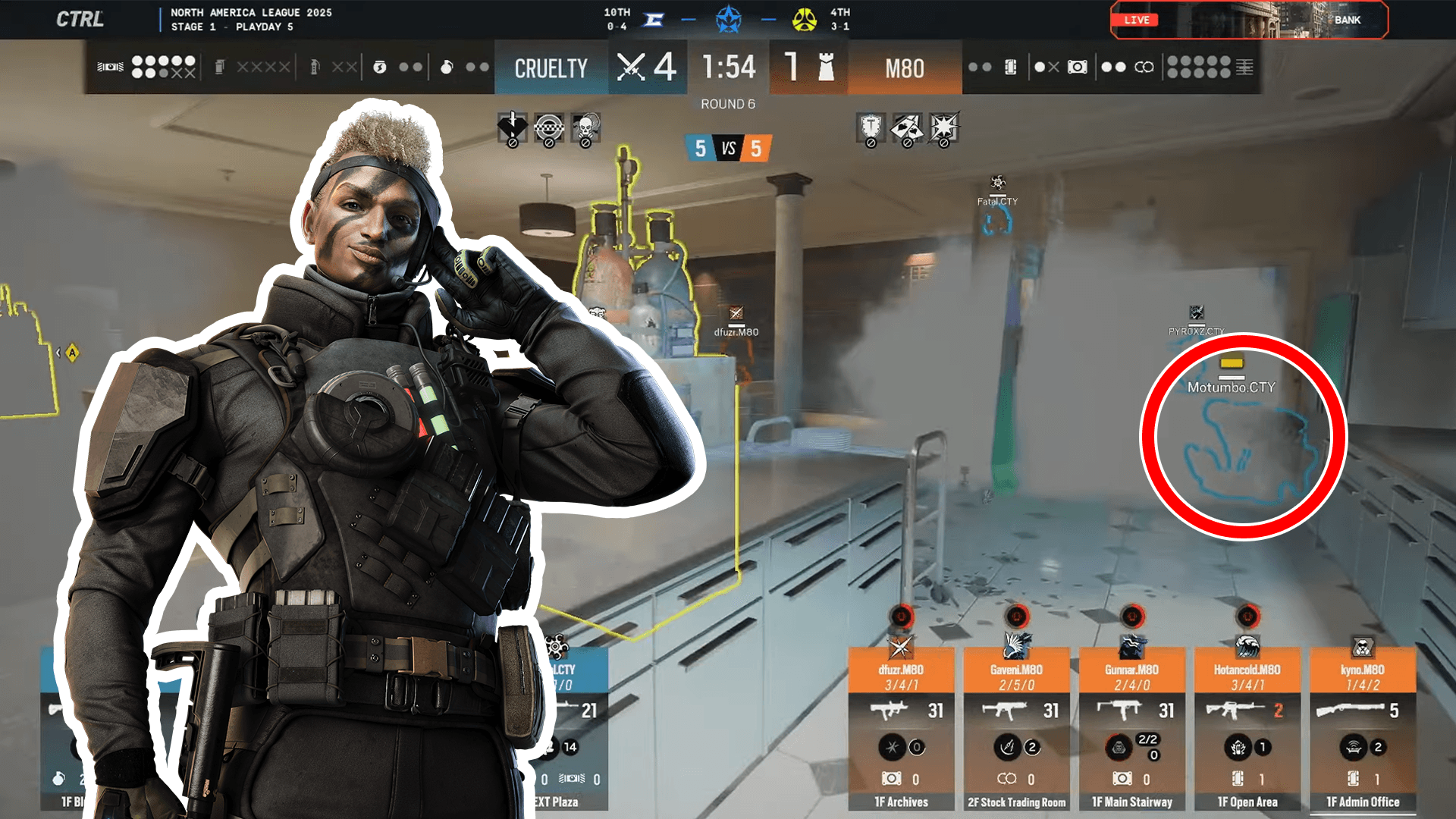Select the M80 team name
Image resolution: width=1456 pixels, height=819 pixels.
[905, 68]
